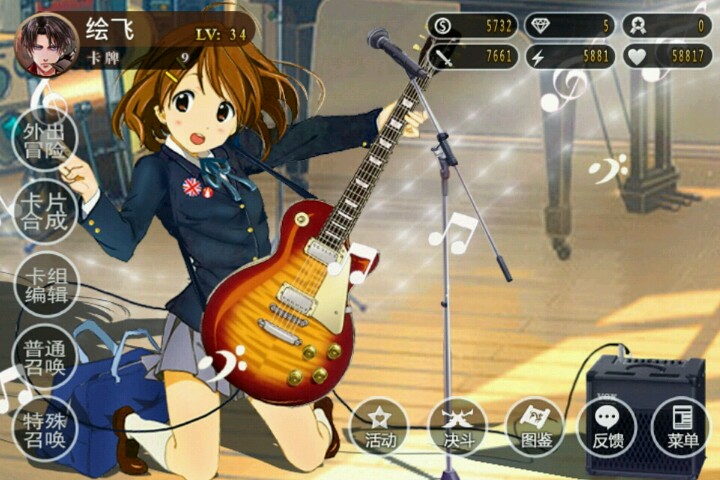Tap the gold coin currency counter
The width and height of the screenshot is (720, 480).
472,25
